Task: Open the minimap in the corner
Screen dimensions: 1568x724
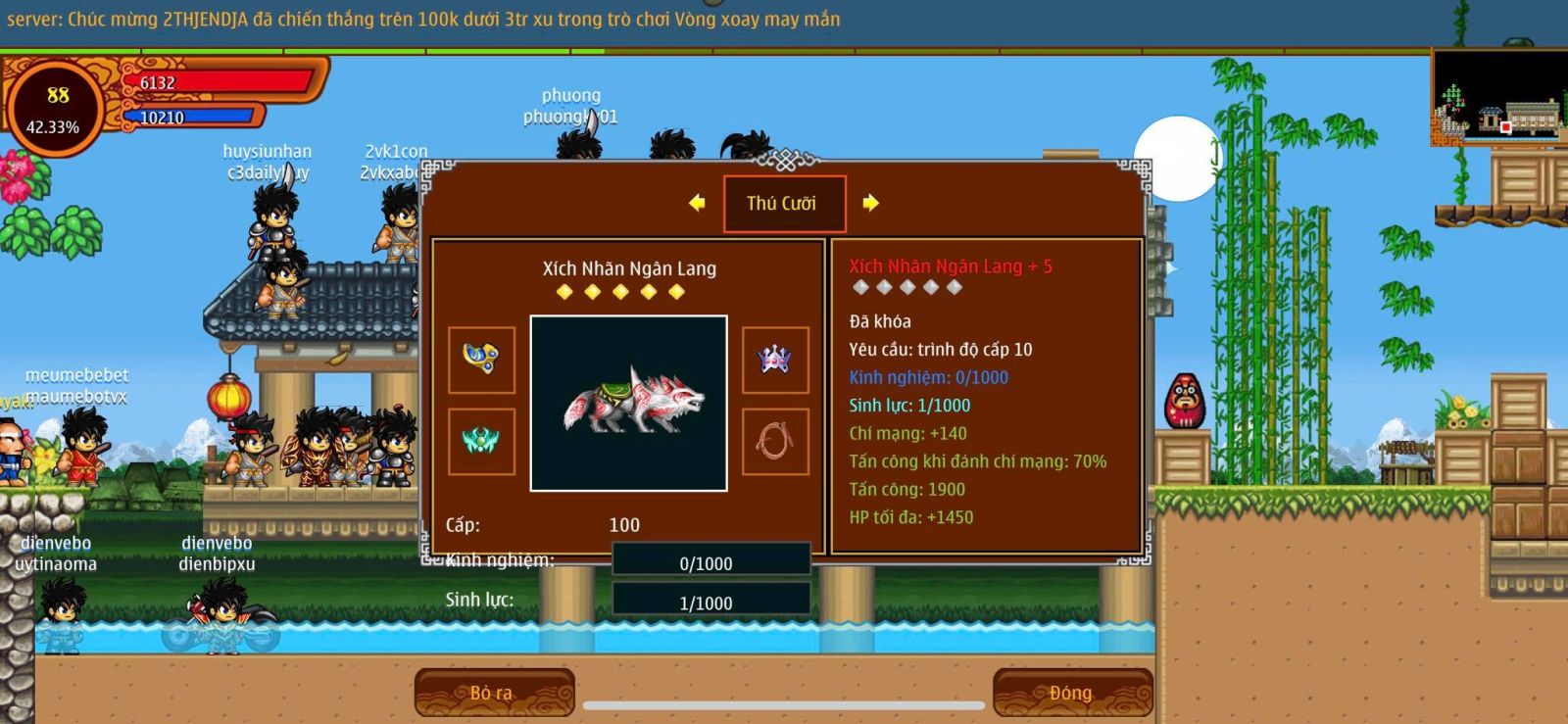Action: point(1498,96)
